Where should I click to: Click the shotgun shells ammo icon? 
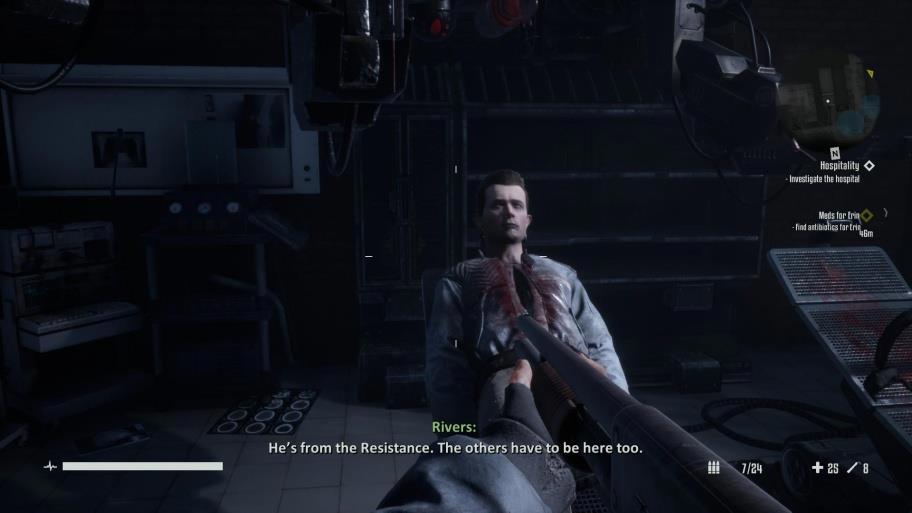(713, 467)
